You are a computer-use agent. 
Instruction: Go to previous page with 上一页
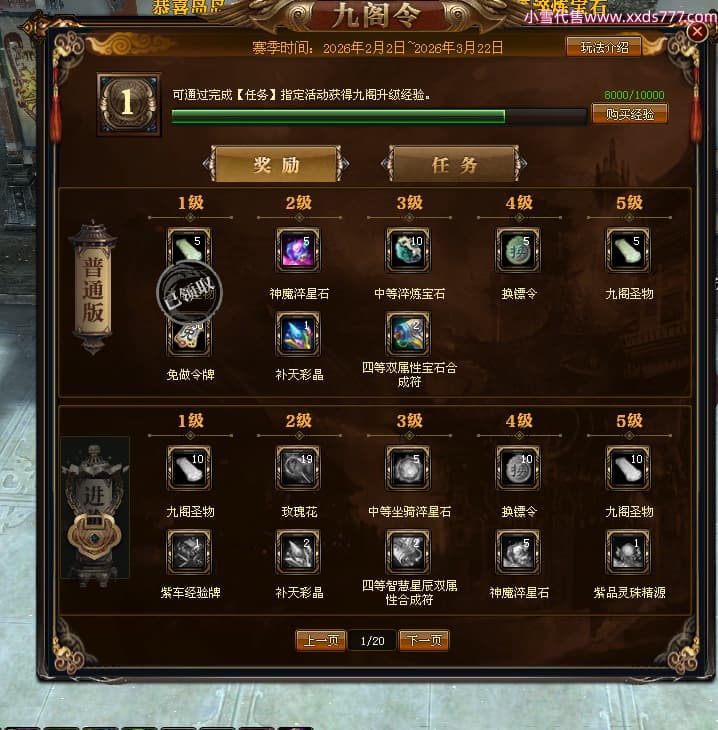coord(321,640)
